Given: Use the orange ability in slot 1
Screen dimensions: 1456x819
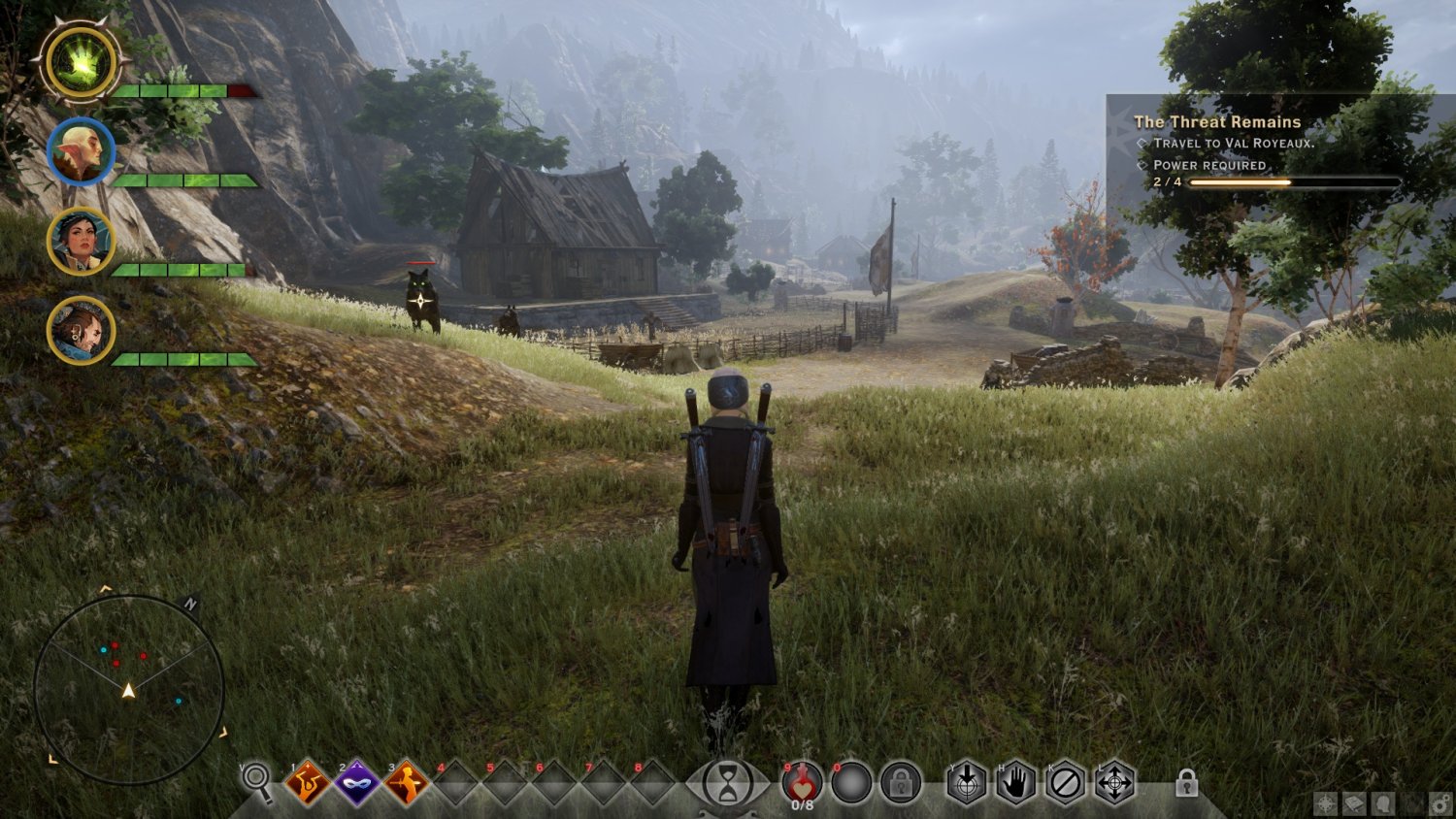Looking at the screenshot, I should pyautogui.click(x=308, y=783).
